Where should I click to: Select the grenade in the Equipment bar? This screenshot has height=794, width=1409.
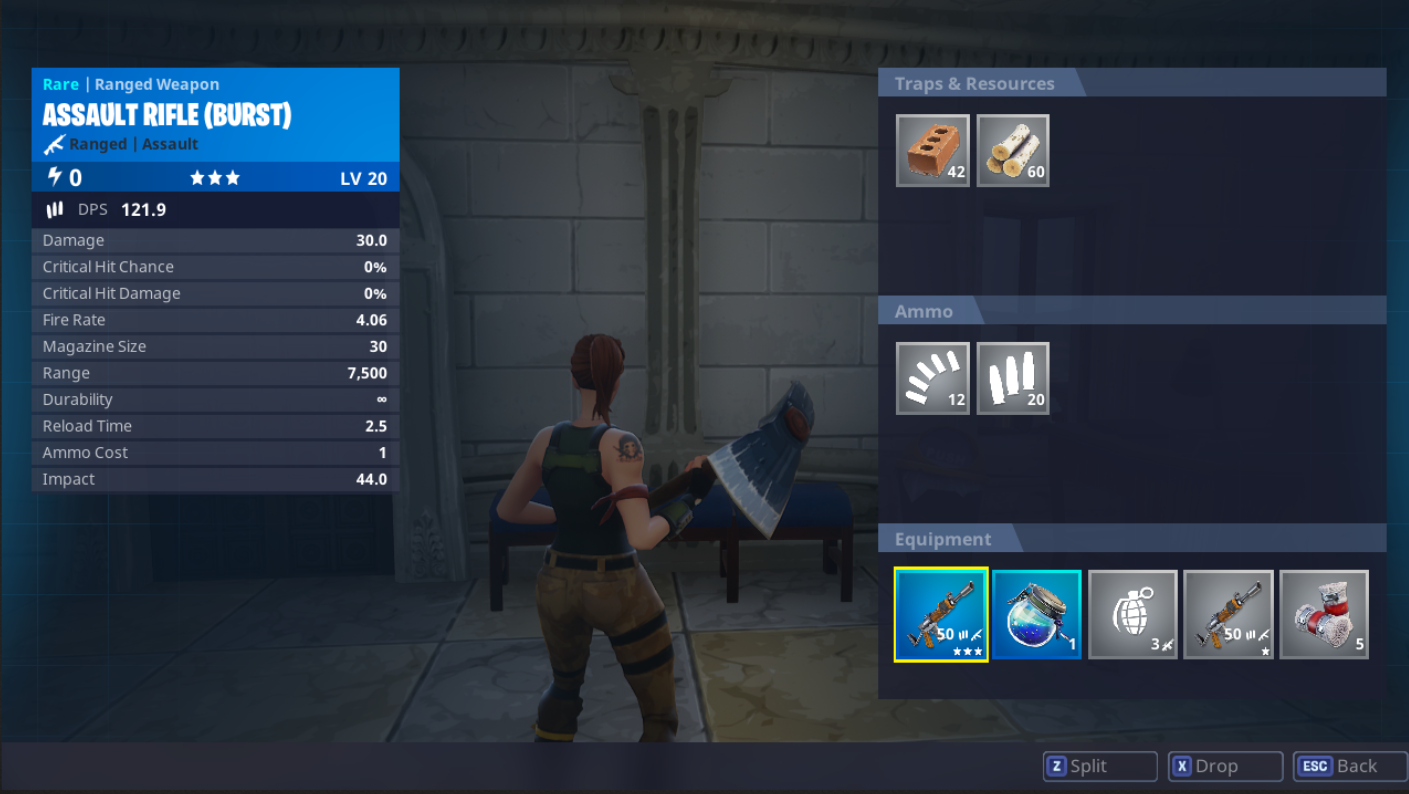click(x=1132, y=613)
